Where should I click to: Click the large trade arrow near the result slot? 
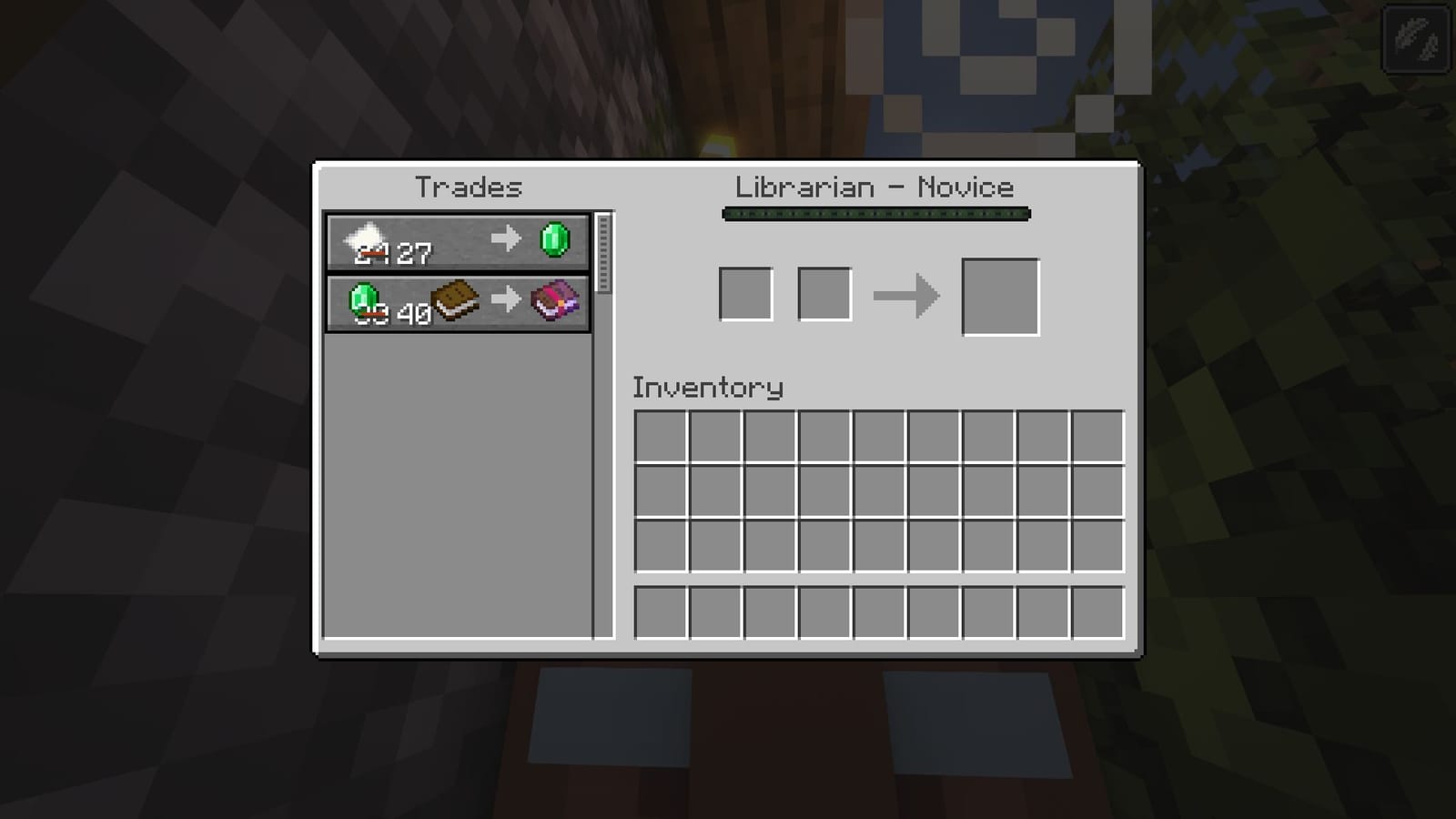click(907, 294)
